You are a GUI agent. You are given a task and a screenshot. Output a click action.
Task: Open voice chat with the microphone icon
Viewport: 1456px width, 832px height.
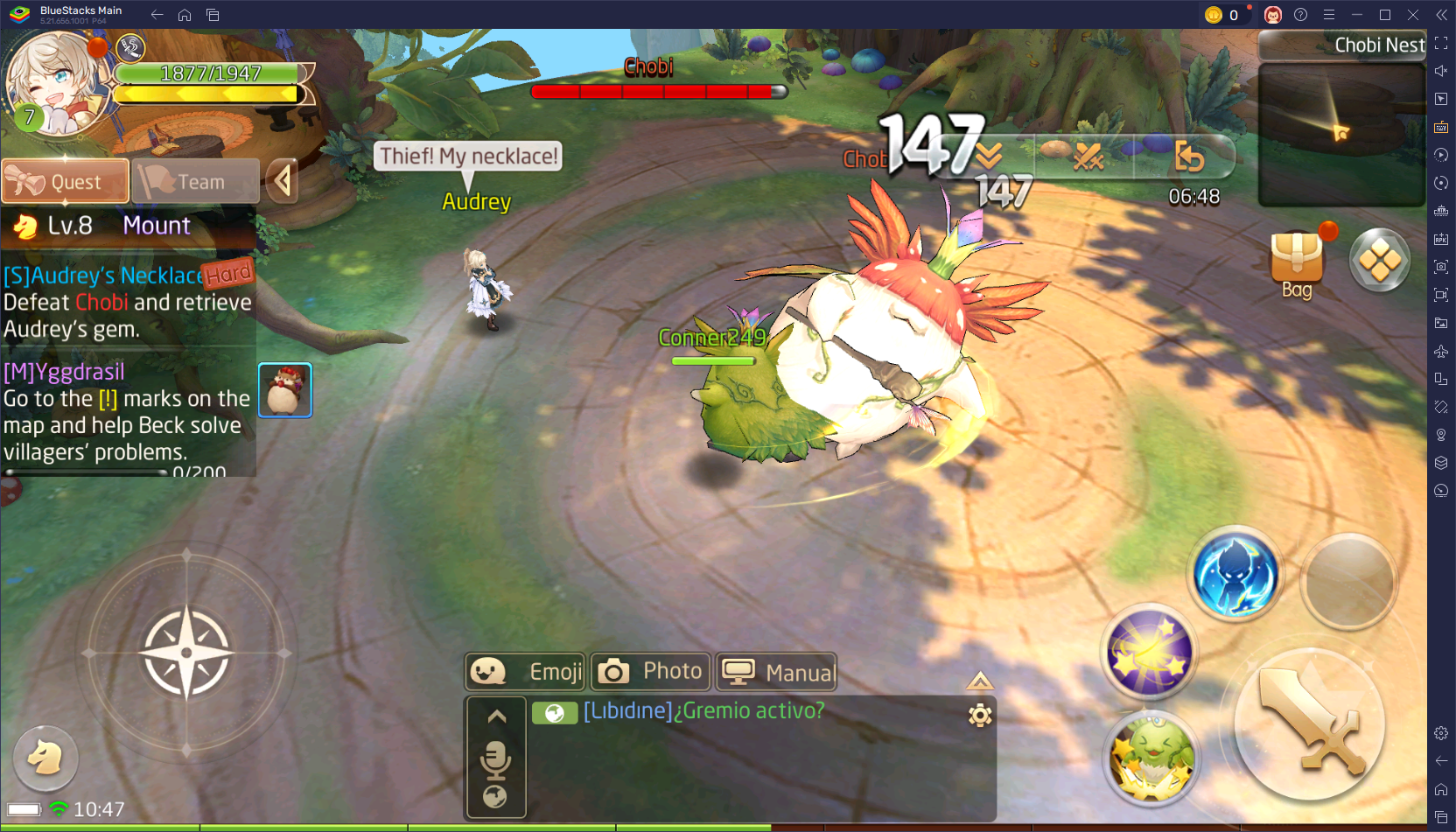pos(496,759)
